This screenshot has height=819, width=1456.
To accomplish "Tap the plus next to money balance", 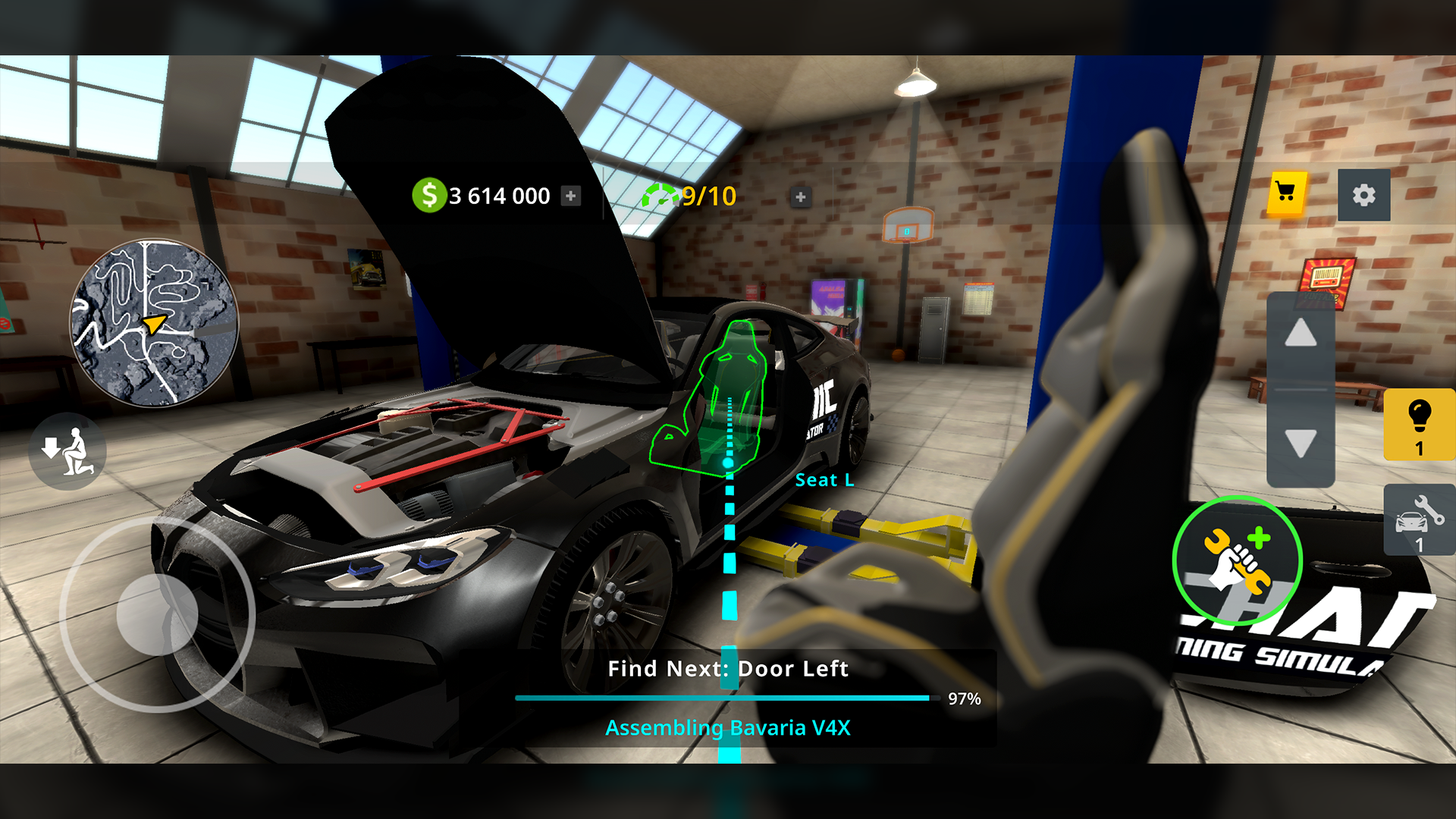I will pos(570,196).
